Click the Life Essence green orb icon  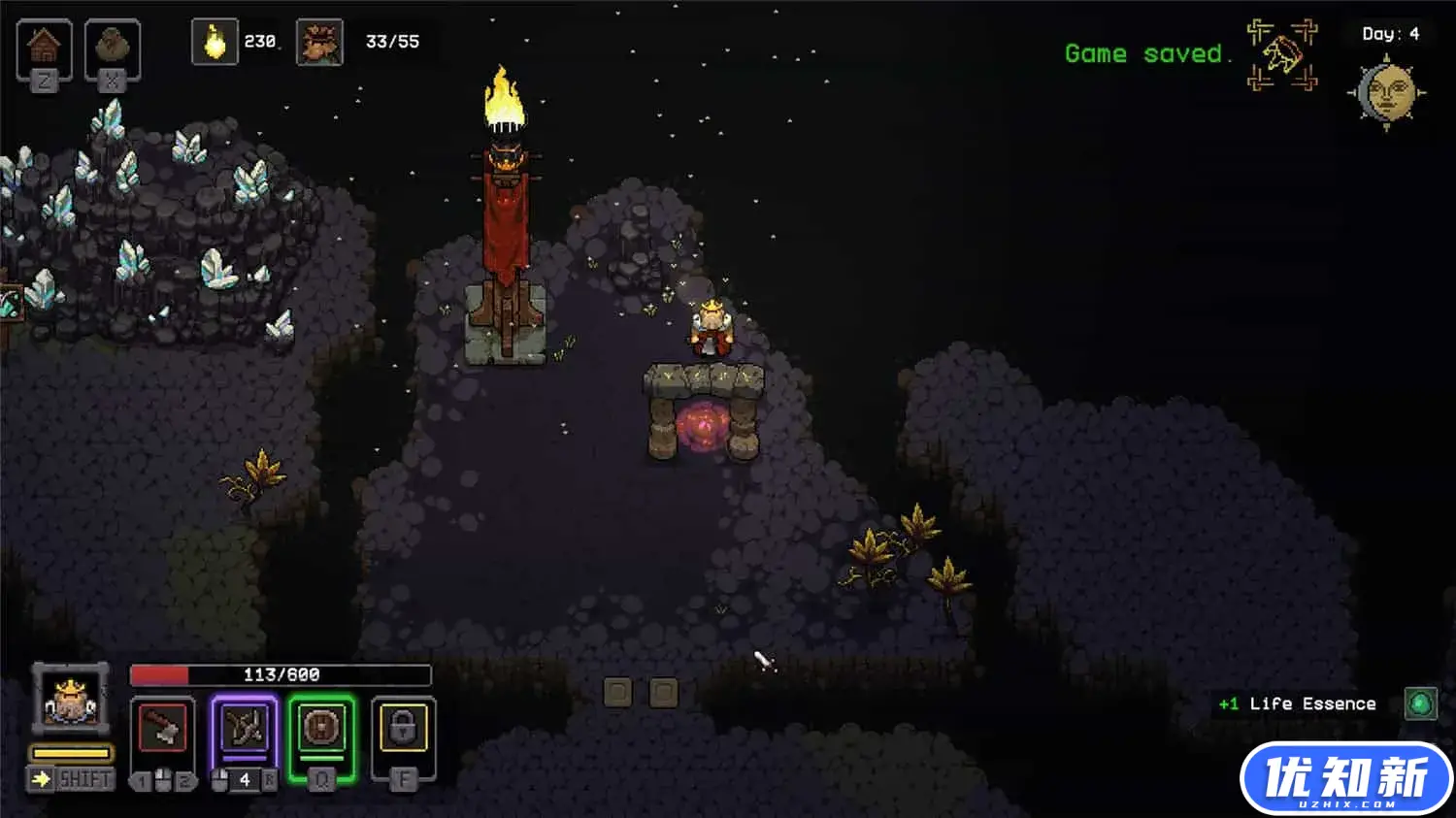(x=1420, y=703)
